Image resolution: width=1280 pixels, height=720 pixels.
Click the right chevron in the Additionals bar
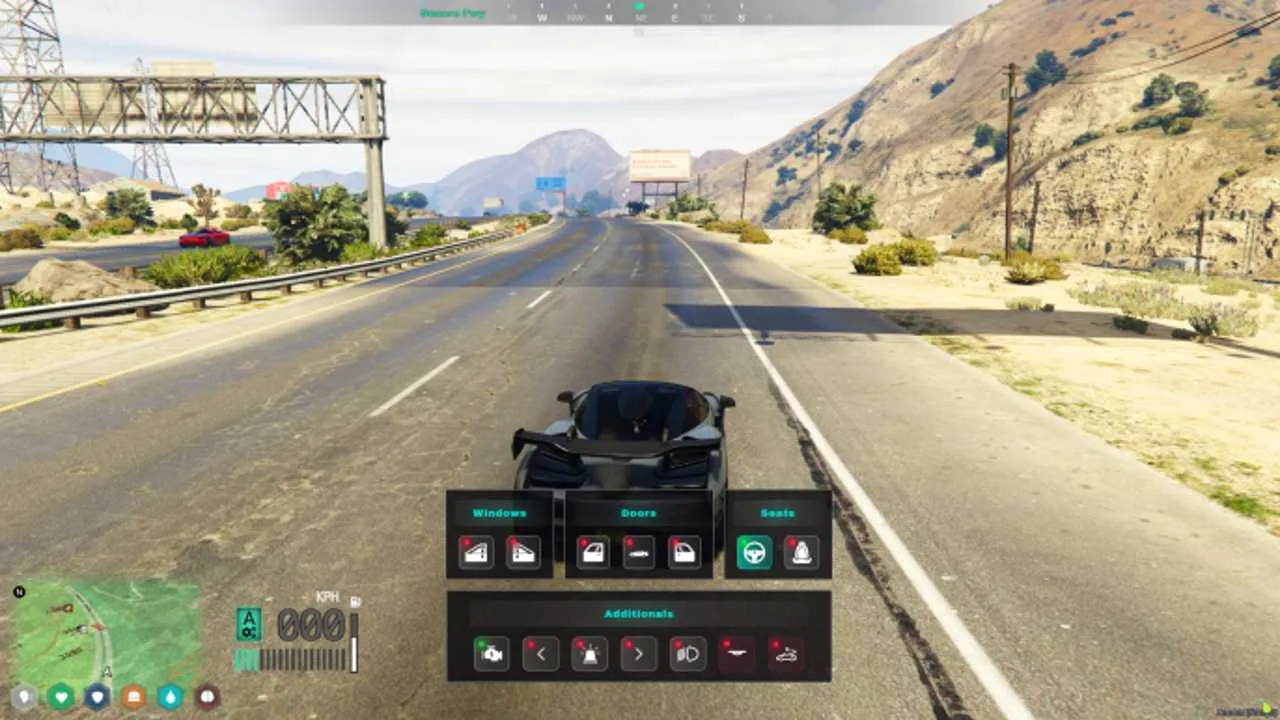click(638, 655)
